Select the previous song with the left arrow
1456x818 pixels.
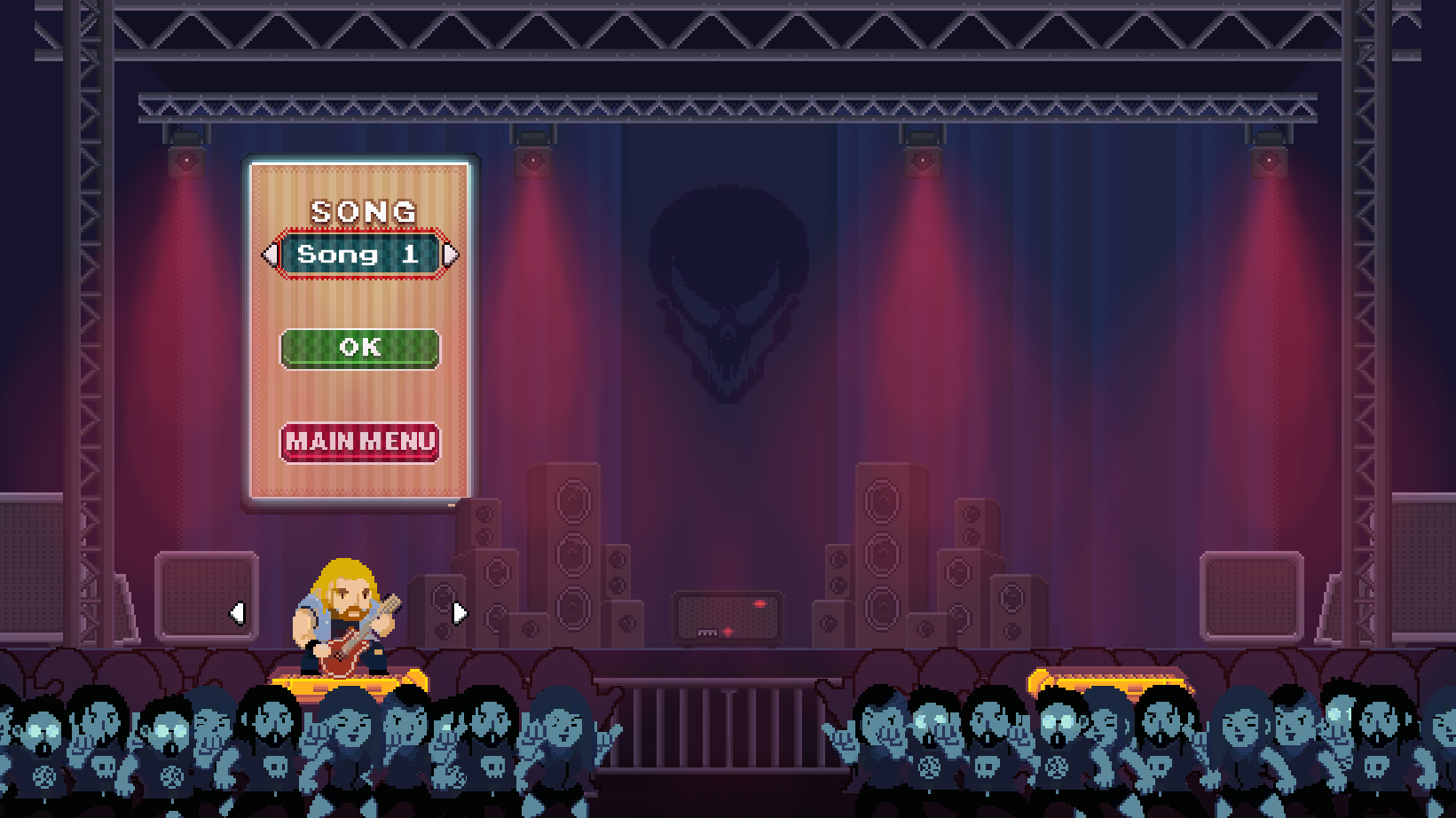point(270,256)
